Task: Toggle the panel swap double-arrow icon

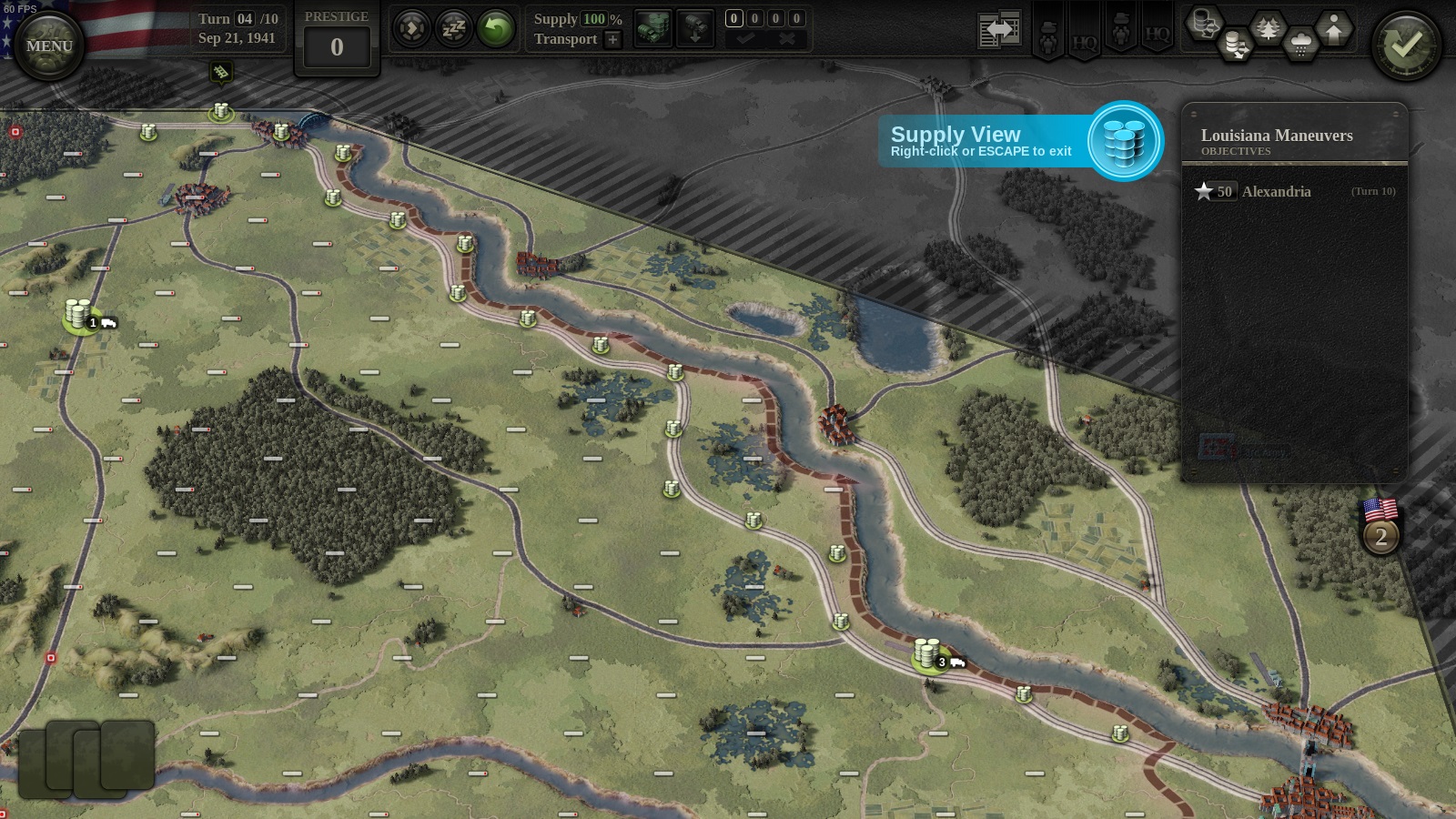Action: (x=999, y=30)
